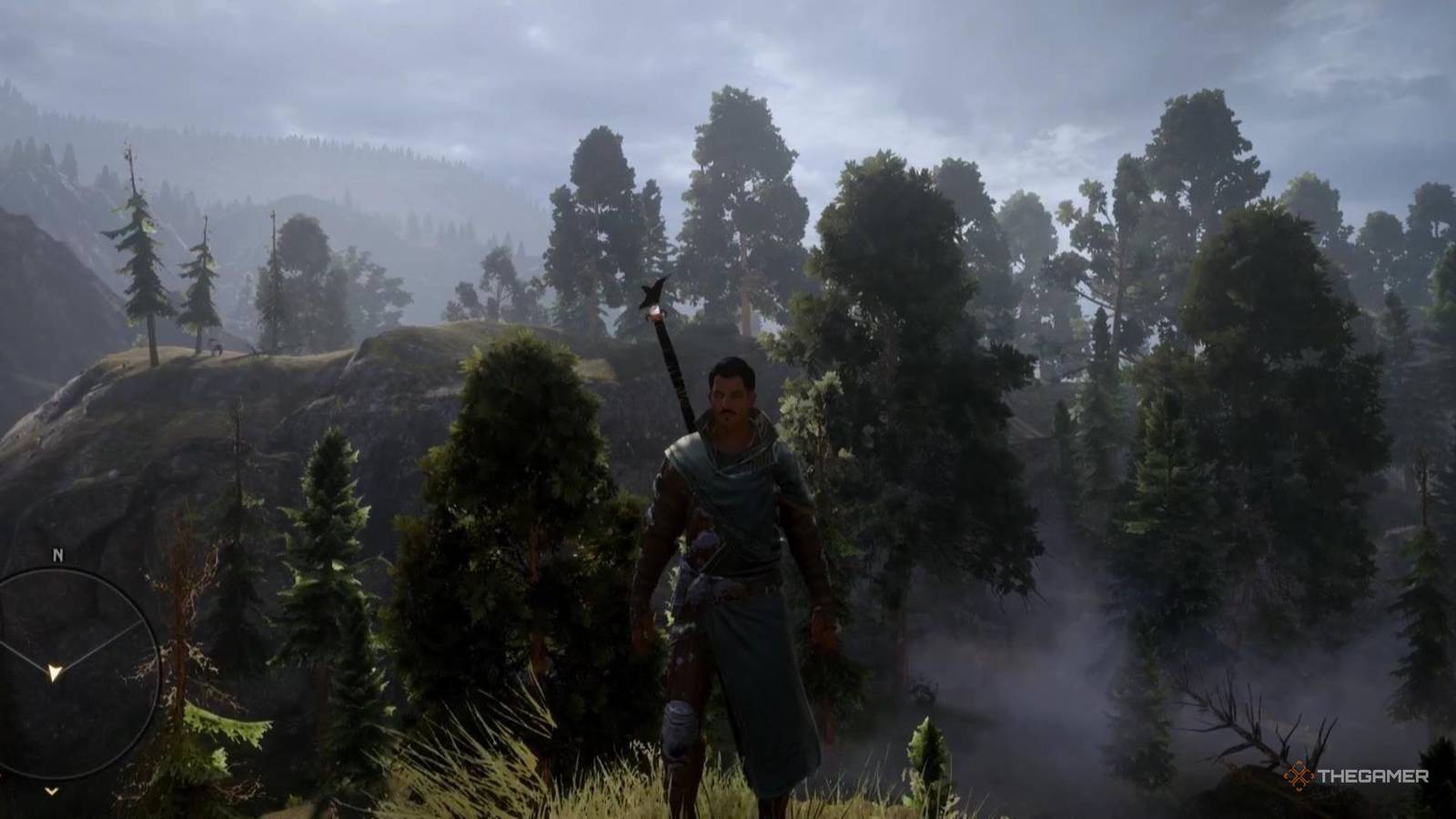Collapse the compass widget via its chevron
Screen dimensions: 1456x819
[50, 793]
